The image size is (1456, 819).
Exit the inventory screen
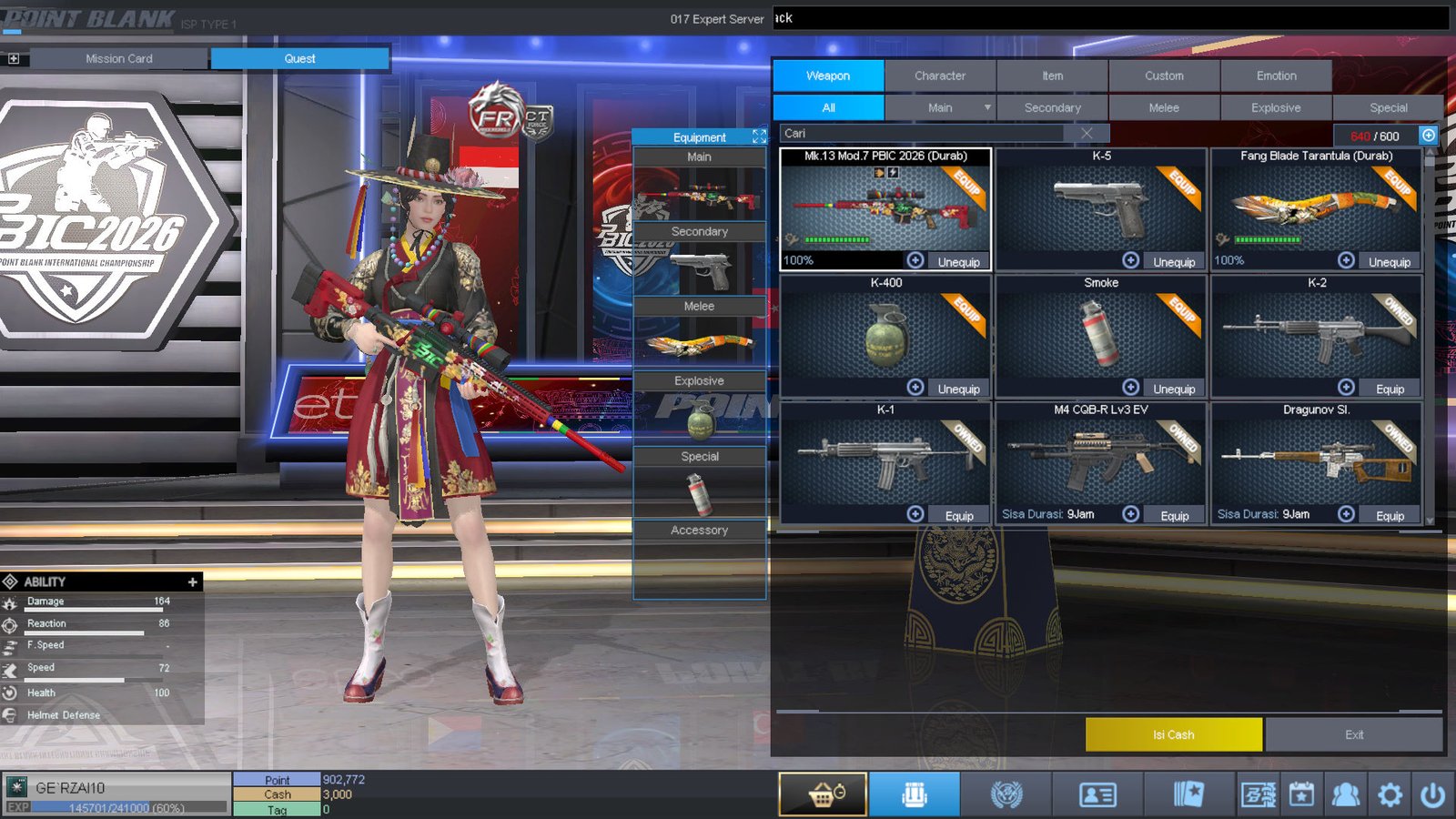[x=1353, y=734]
